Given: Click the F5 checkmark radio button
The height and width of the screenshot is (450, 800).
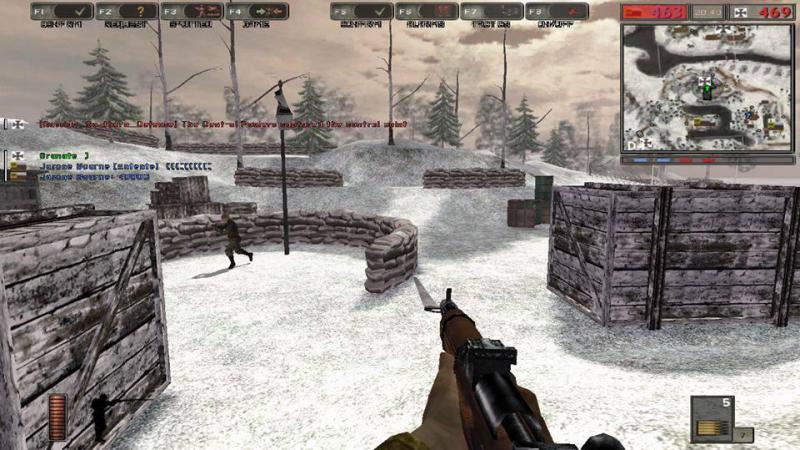Looking at the screenshot, I should (x=361, y=11).
